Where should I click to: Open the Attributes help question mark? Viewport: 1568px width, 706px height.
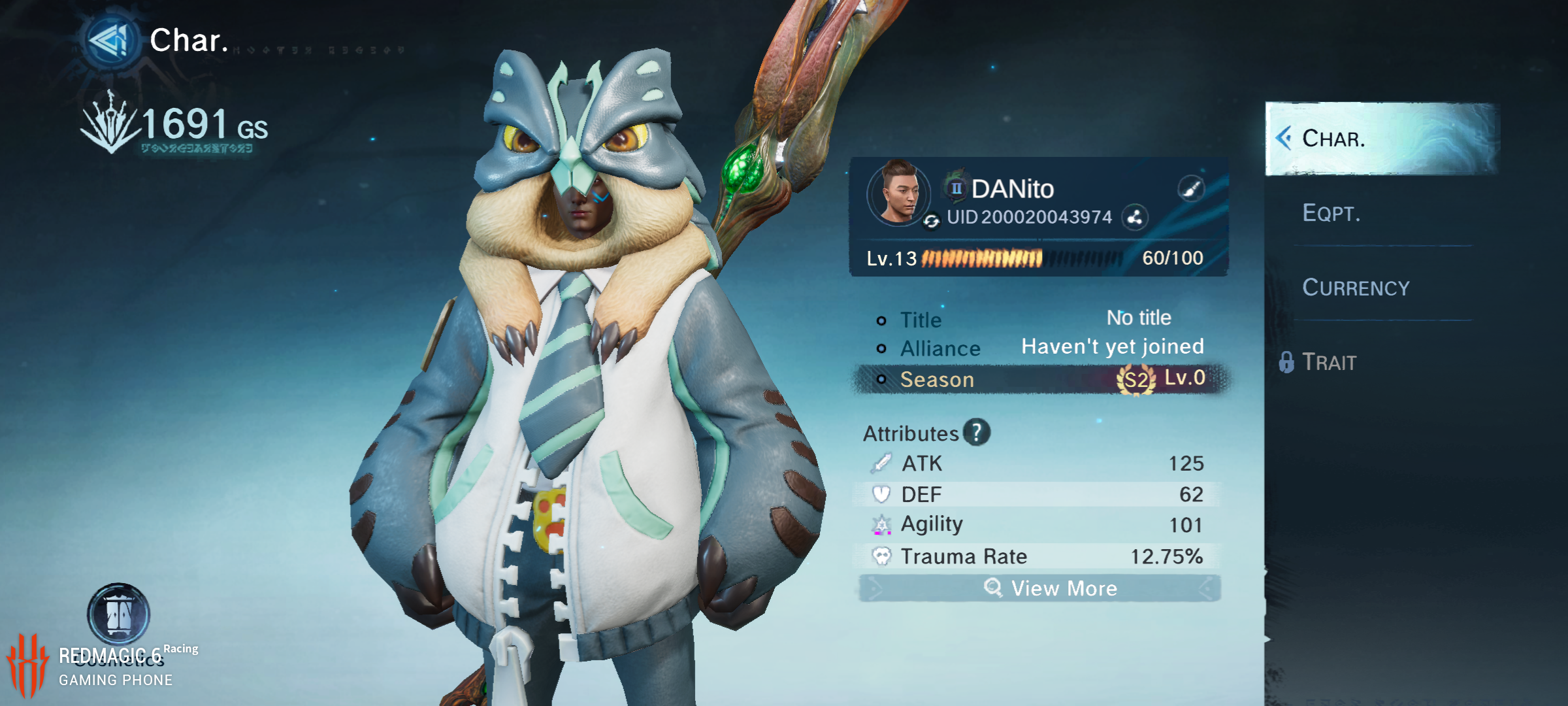coord(977,433)
